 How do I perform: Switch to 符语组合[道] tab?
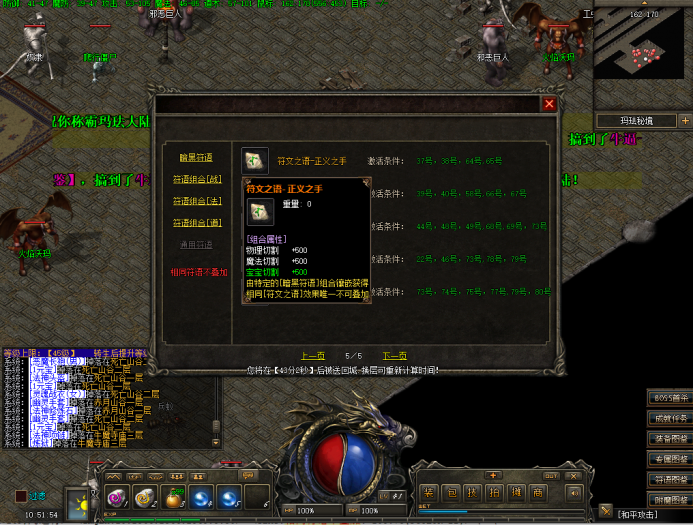(196, 222)
